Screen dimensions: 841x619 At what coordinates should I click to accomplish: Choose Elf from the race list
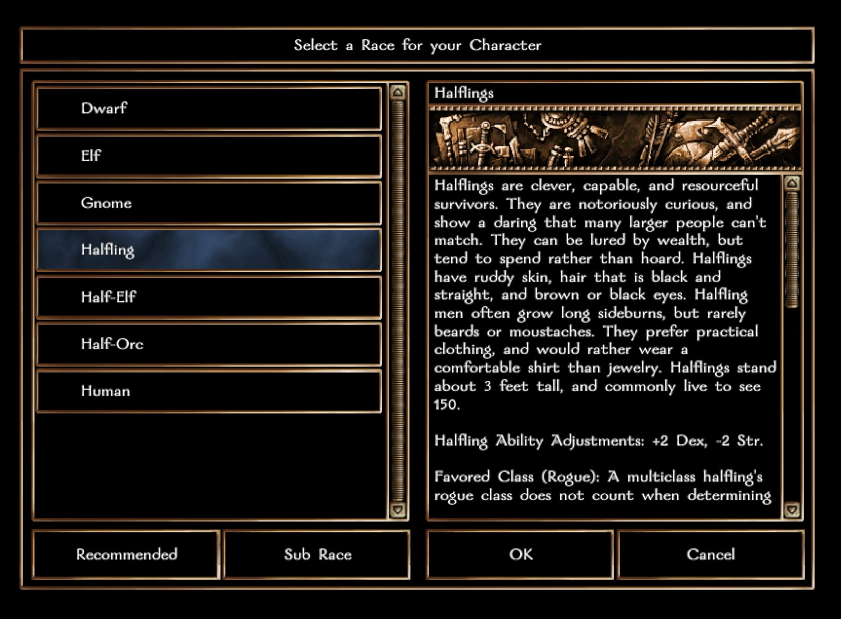click(209, 156)
